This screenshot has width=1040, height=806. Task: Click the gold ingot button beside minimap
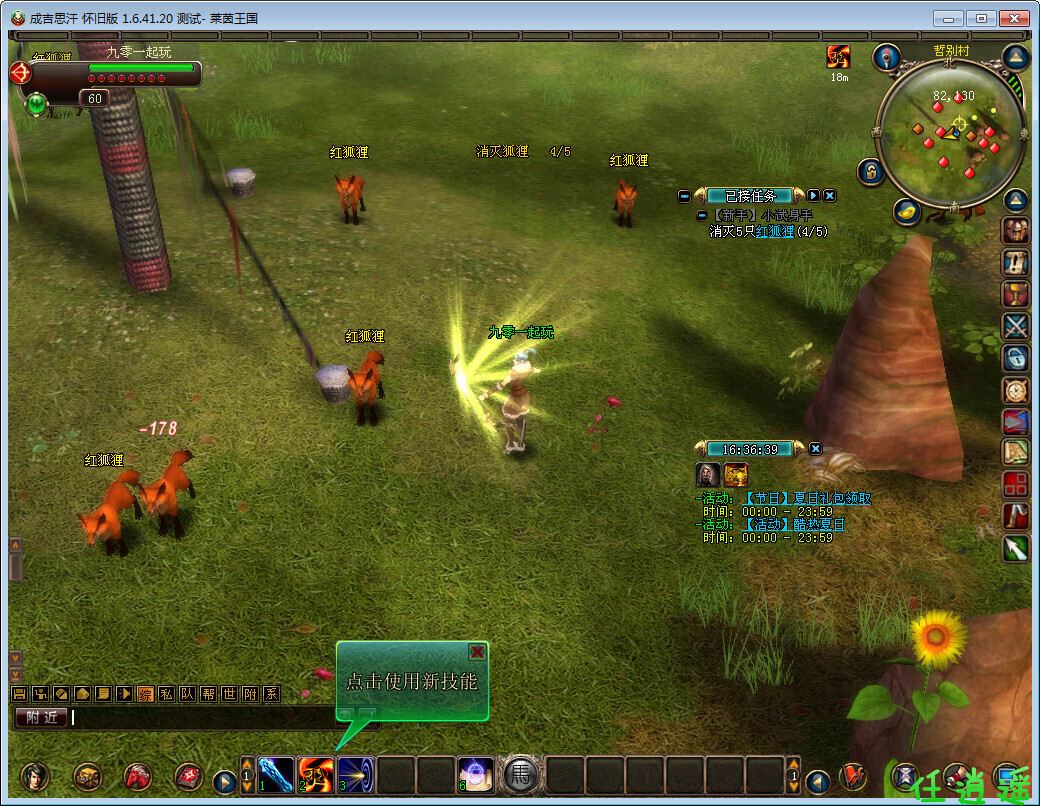907,212
